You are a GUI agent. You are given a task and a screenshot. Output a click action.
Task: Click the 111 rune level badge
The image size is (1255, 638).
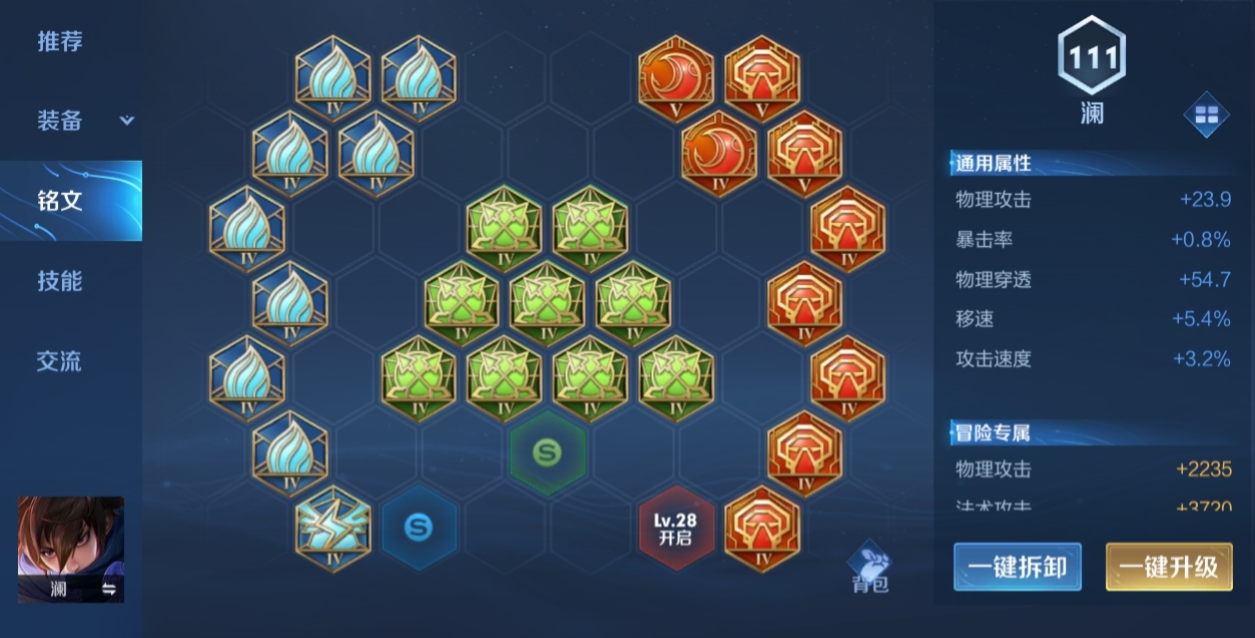[1092, 57]
